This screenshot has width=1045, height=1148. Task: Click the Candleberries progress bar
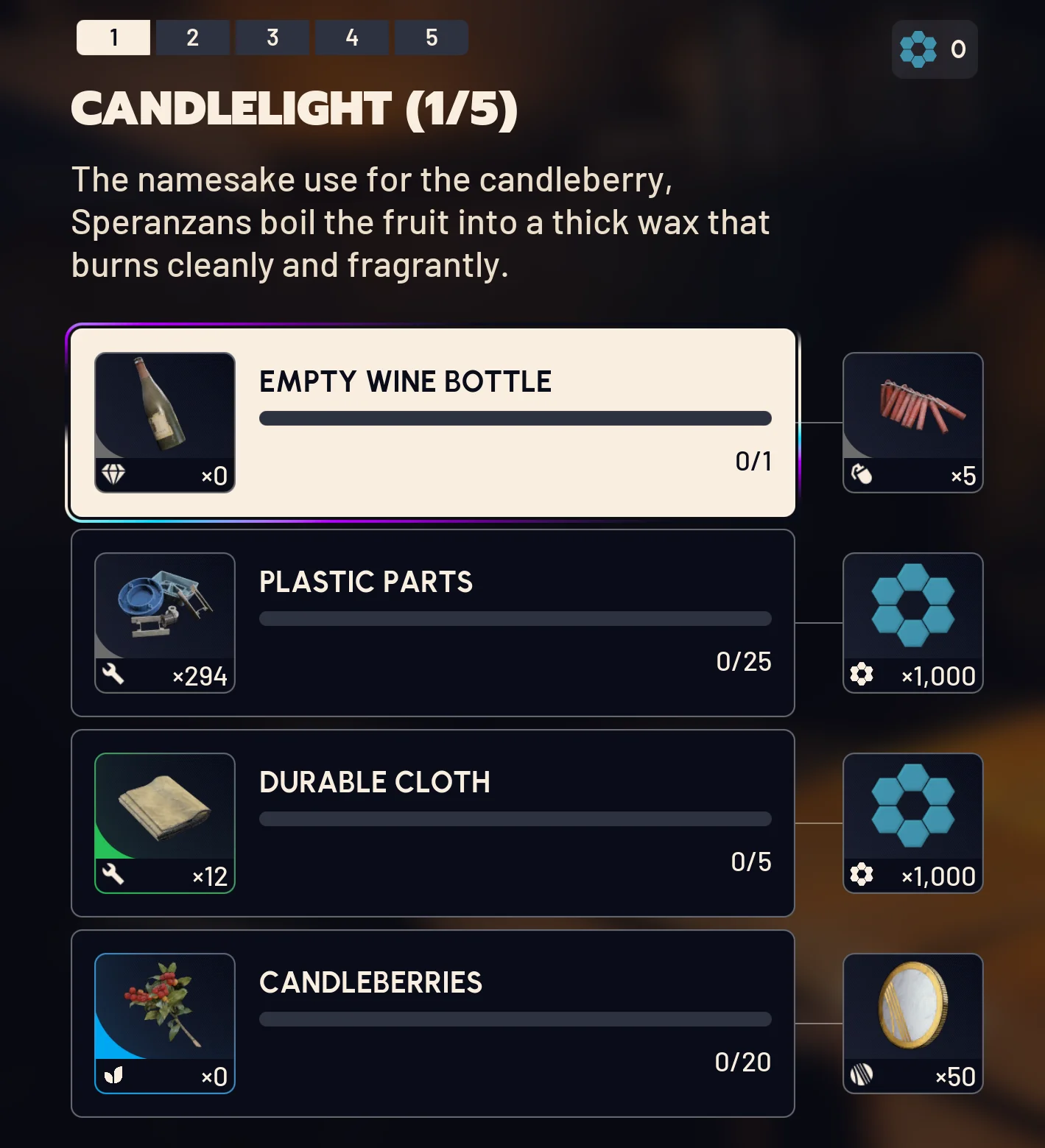[x=515, y=1018]
